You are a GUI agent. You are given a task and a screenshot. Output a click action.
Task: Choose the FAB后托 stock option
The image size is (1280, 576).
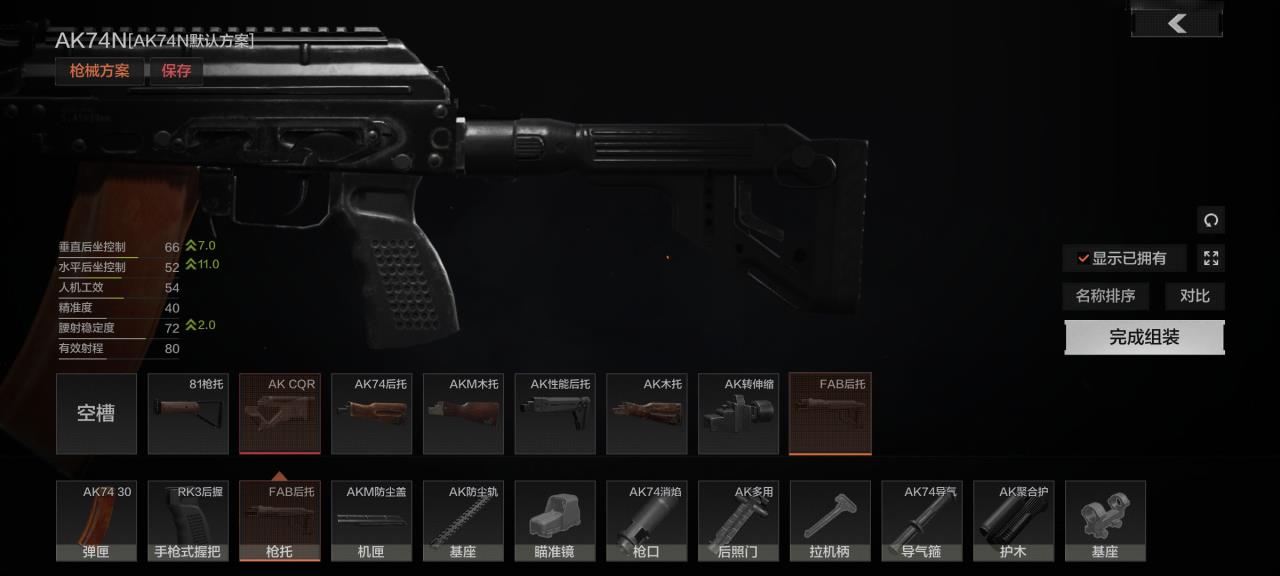point(830,414)
